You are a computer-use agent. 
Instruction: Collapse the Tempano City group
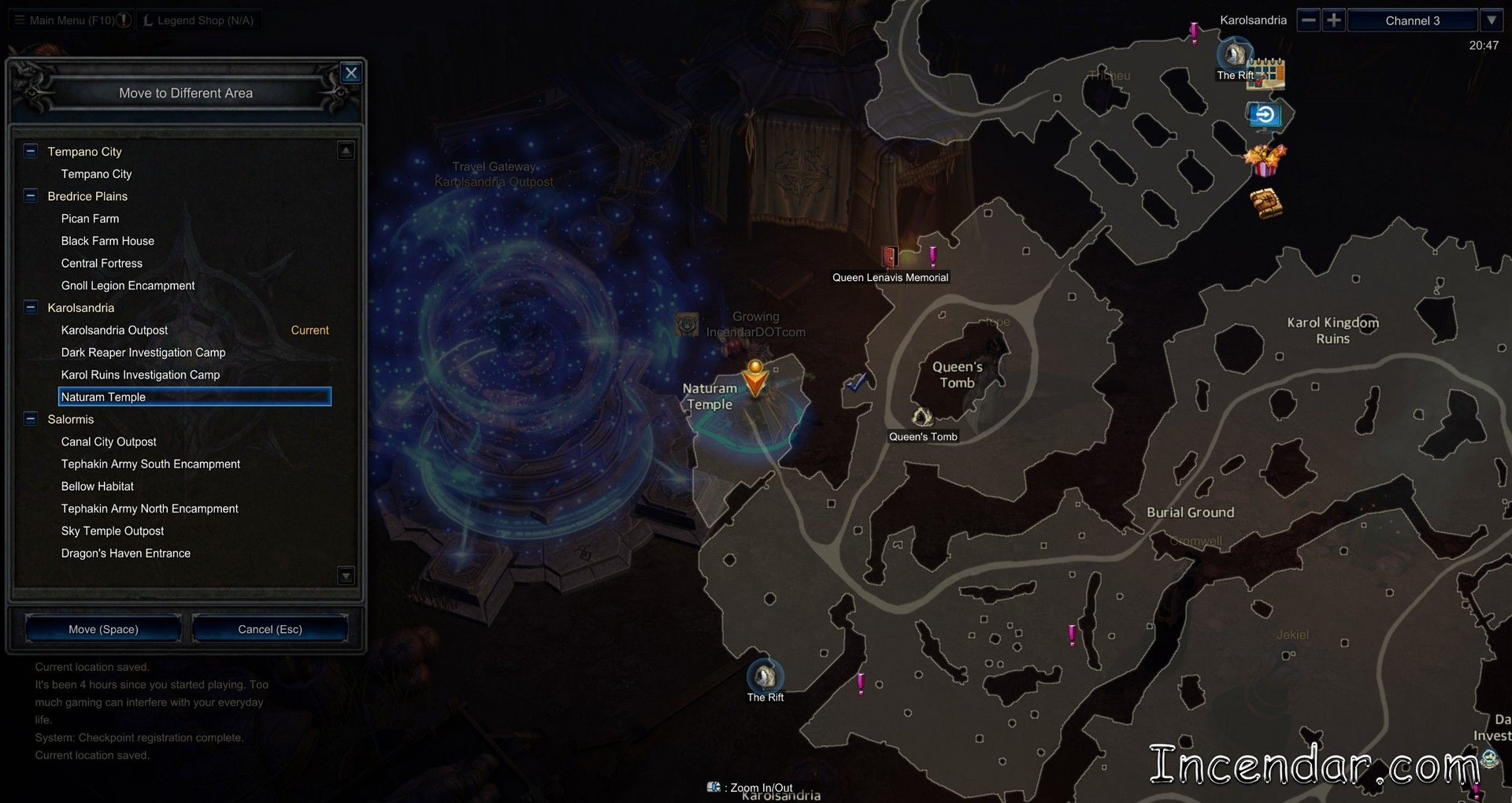31,151
